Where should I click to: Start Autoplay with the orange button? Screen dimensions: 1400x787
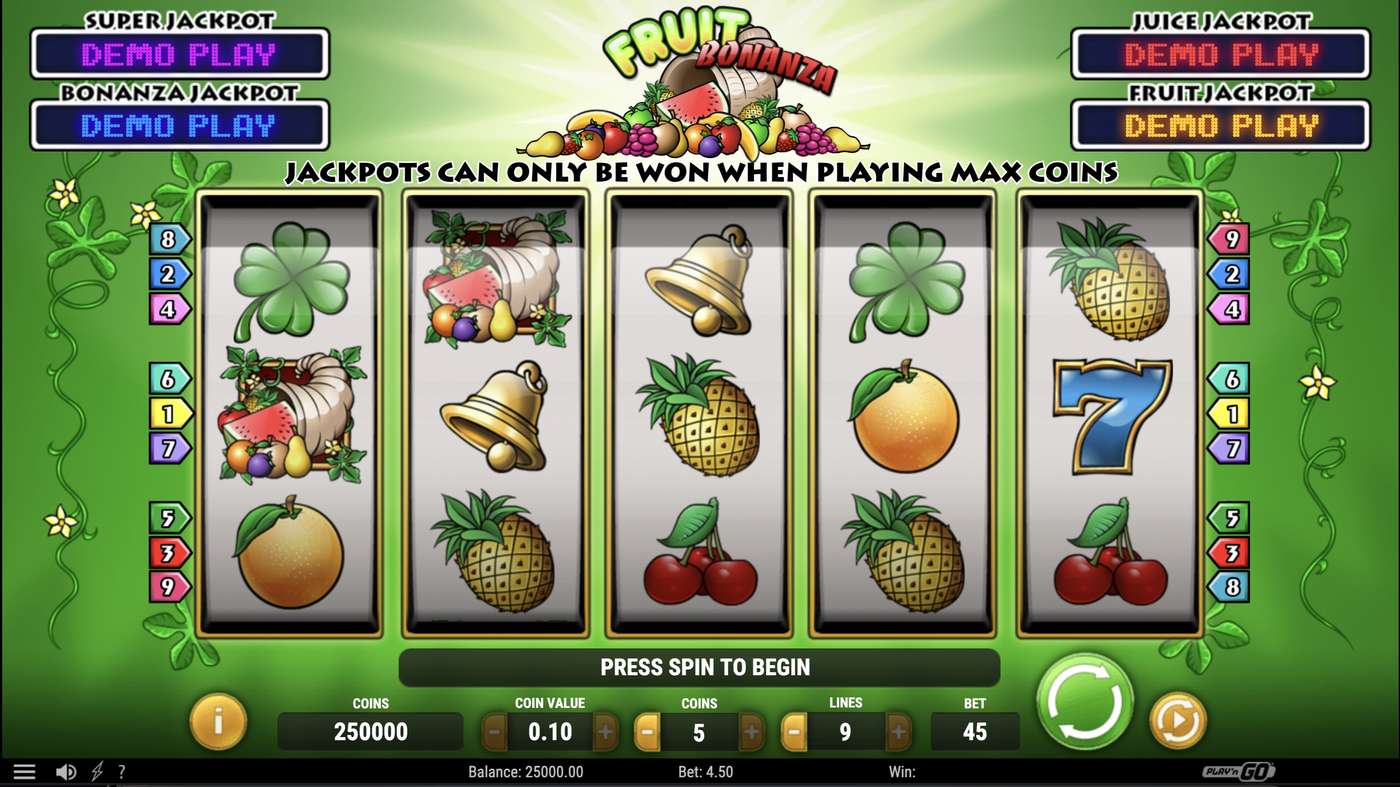[1177, 719]
